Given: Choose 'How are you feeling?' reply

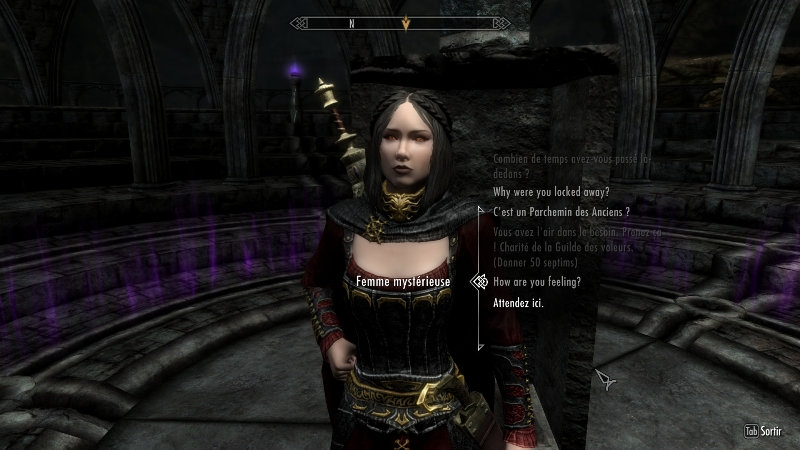Looking at the screenshot, I should pos(537,282).
